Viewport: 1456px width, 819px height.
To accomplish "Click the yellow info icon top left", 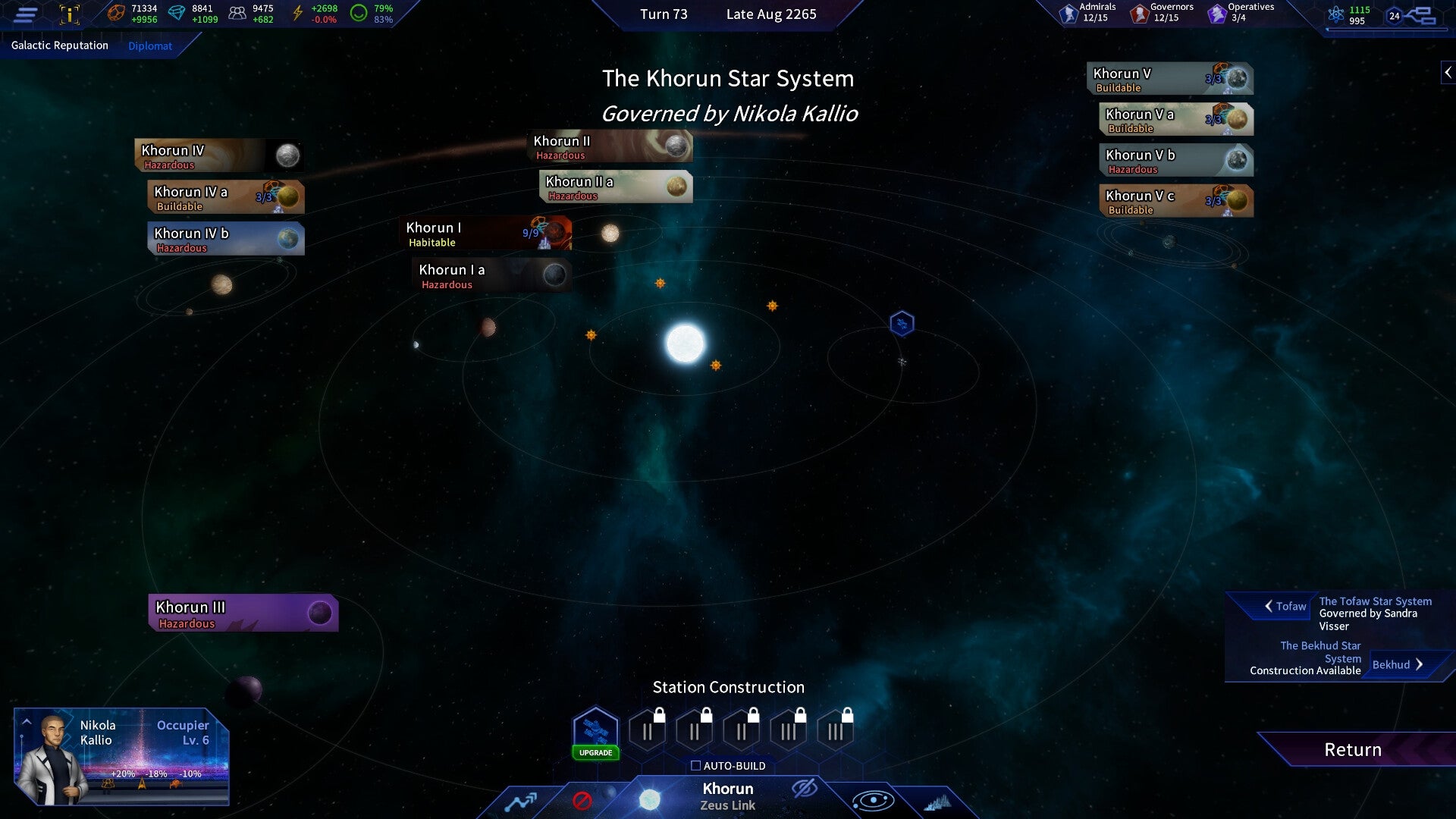I will (69, 13).
